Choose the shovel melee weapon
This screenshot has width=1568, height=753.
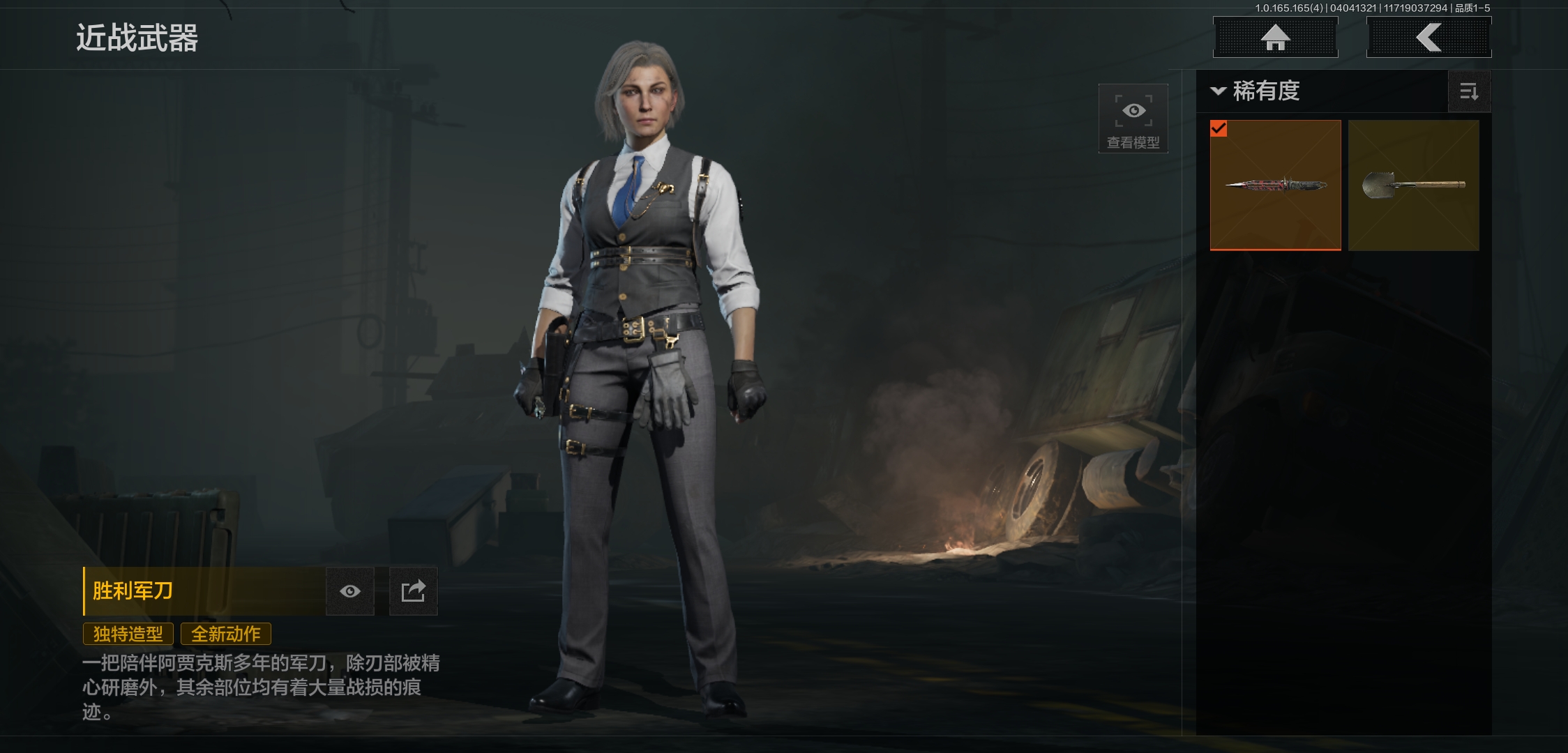[x=1413, y=185]
